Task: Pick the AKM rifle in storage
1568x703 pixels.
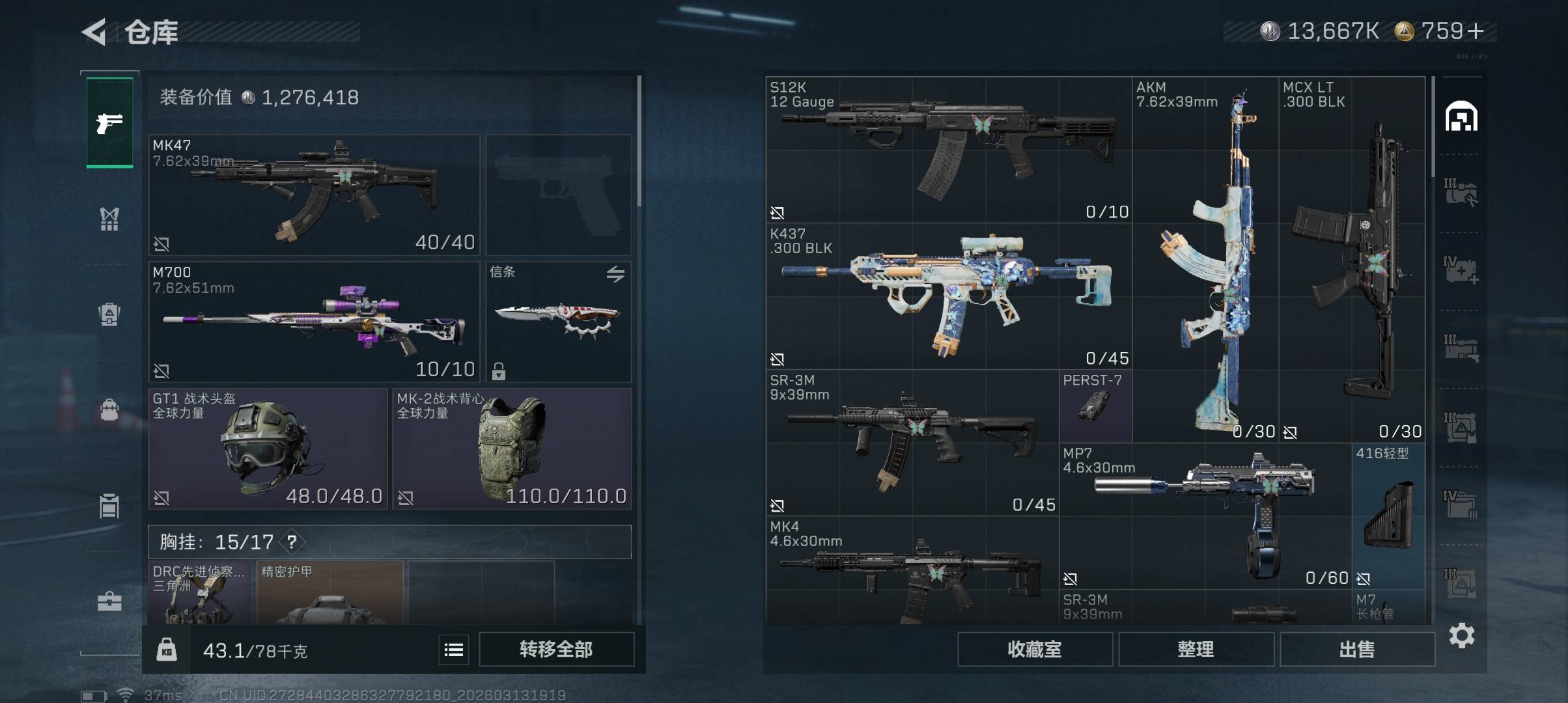Action: point(1205,260)
